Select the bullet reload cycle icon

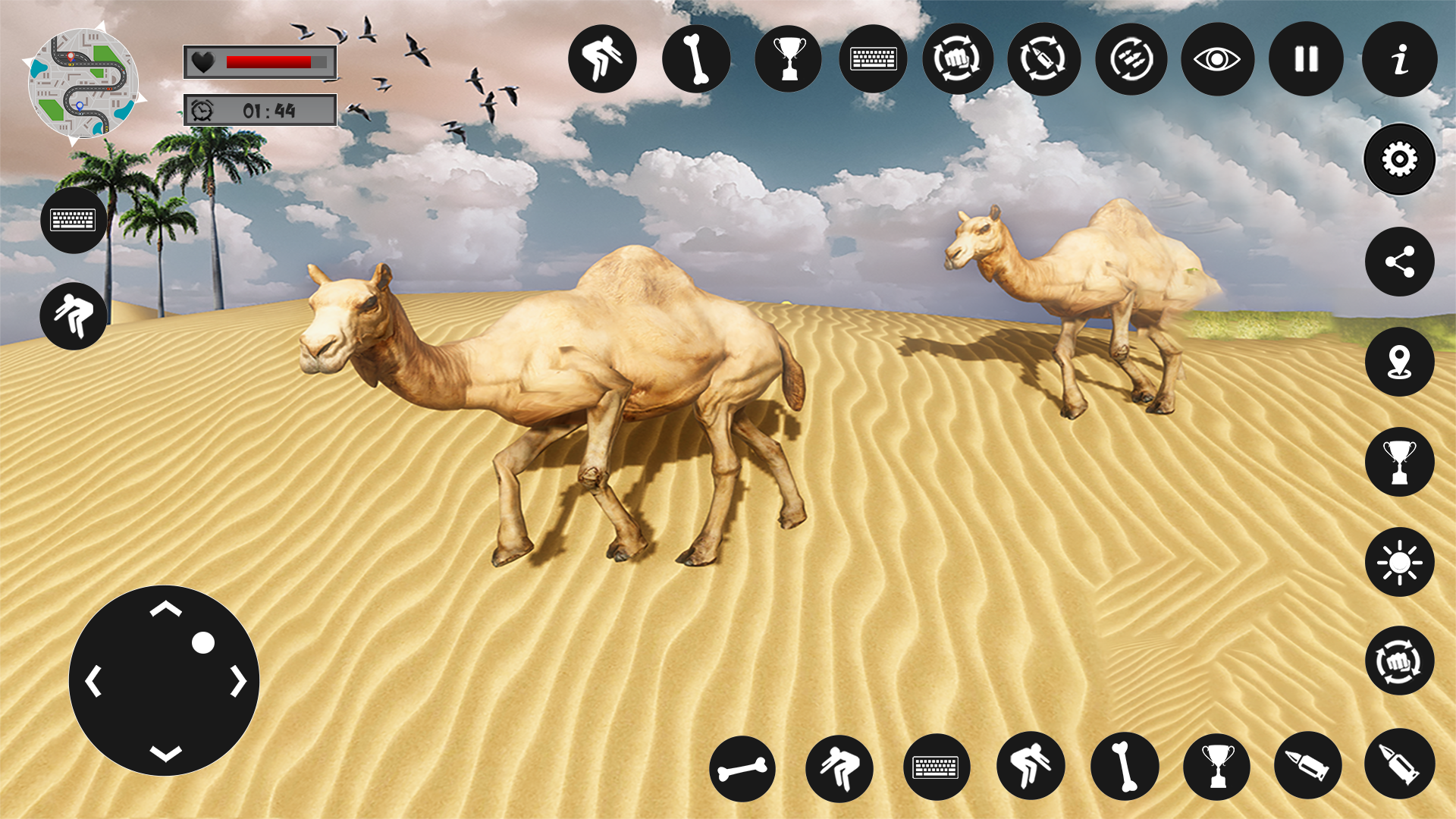pyautogui.click(x=1045, y=59)
